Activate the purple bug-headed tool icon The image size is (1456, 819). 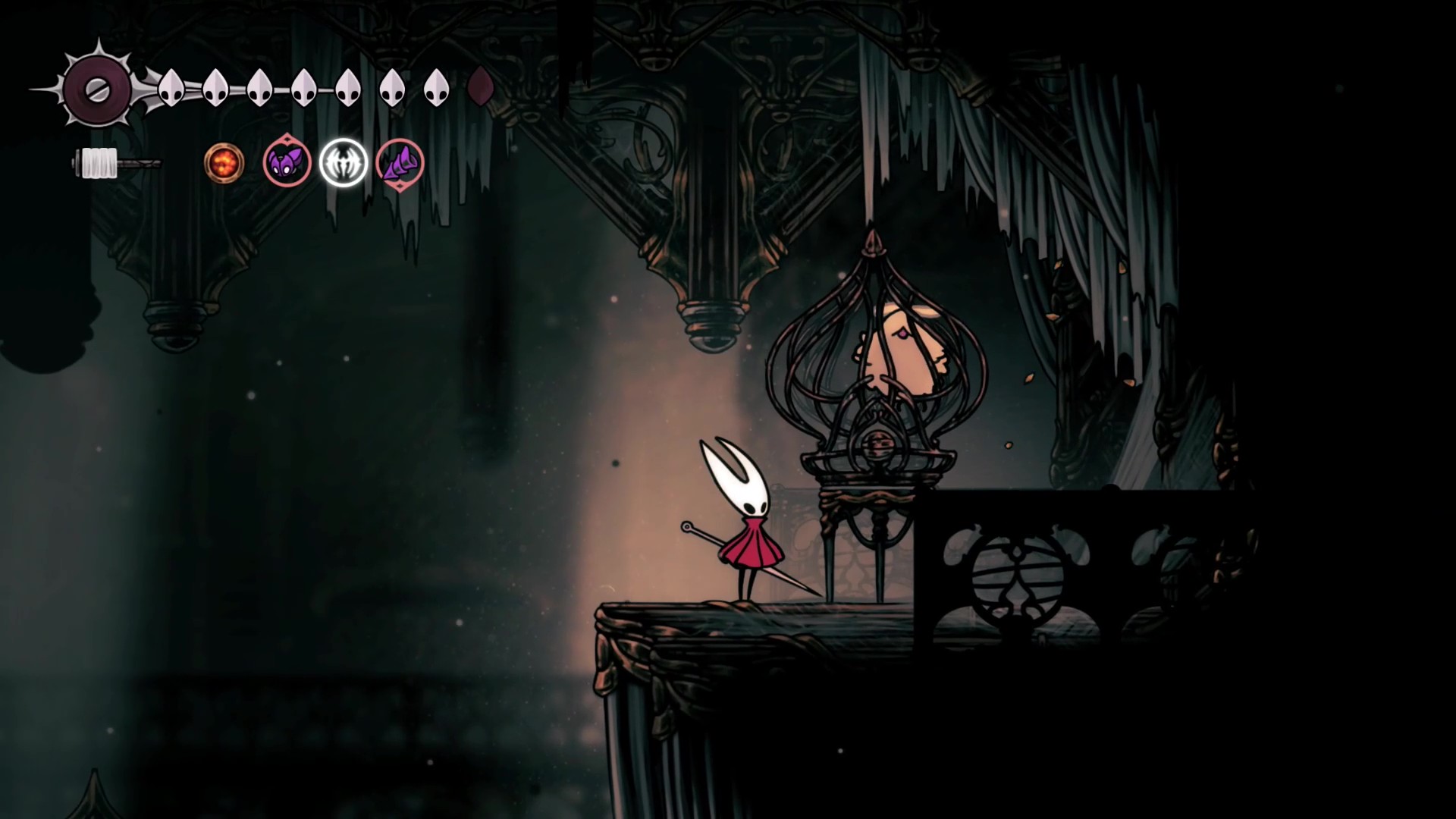[287, 162]
